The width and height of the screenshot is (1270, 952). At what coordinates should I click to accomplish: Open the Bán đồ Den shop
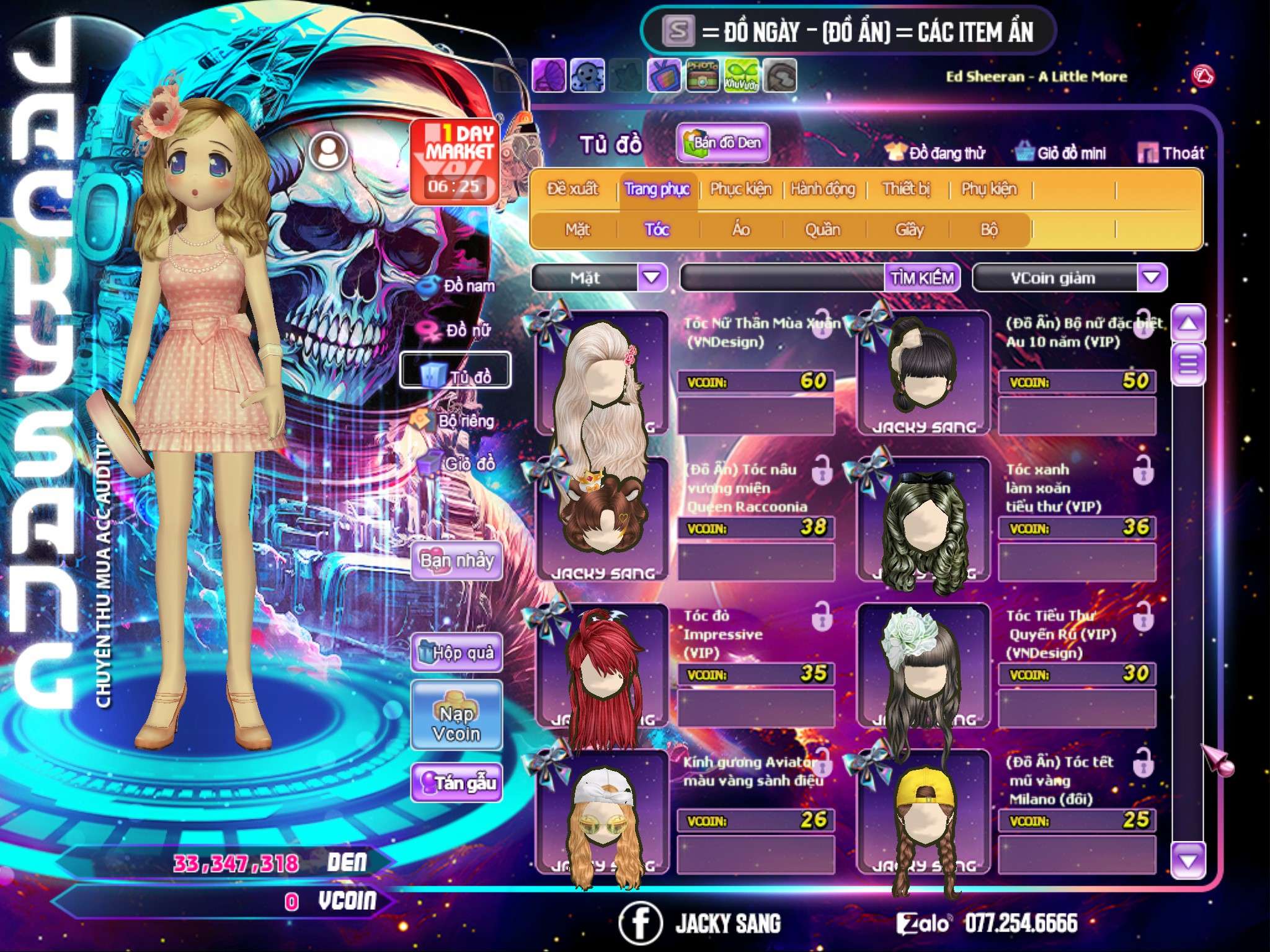[722, 143]
